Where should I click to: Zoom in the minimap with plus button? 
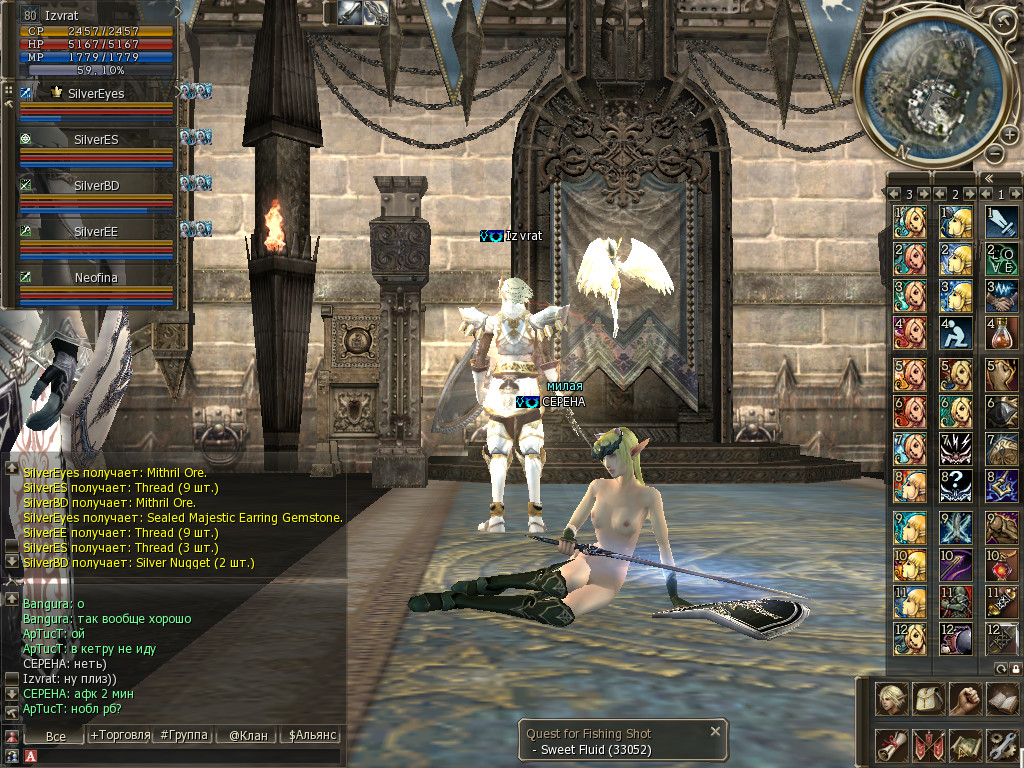[x=1010, y=136]
